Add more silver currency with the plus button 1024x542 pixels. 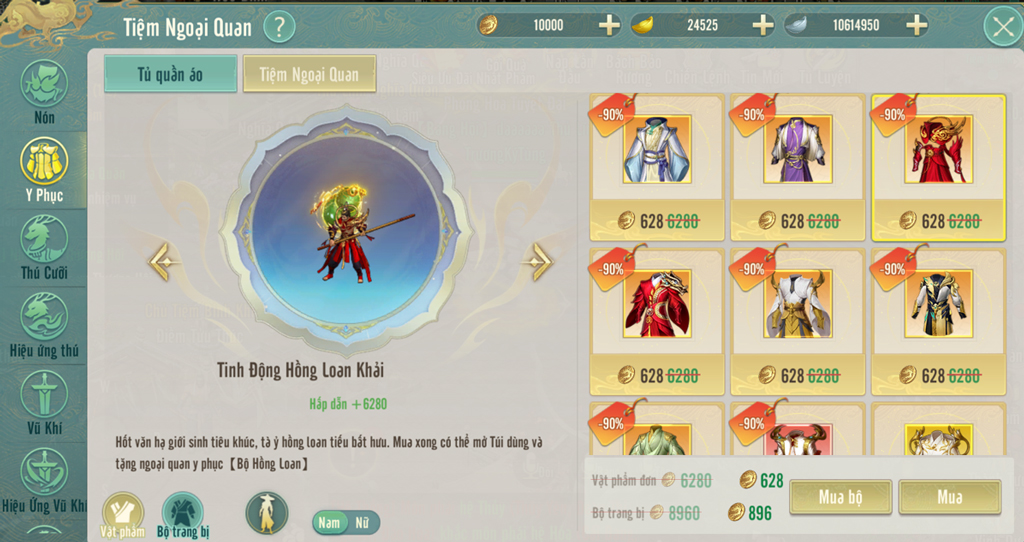point(916,25)
